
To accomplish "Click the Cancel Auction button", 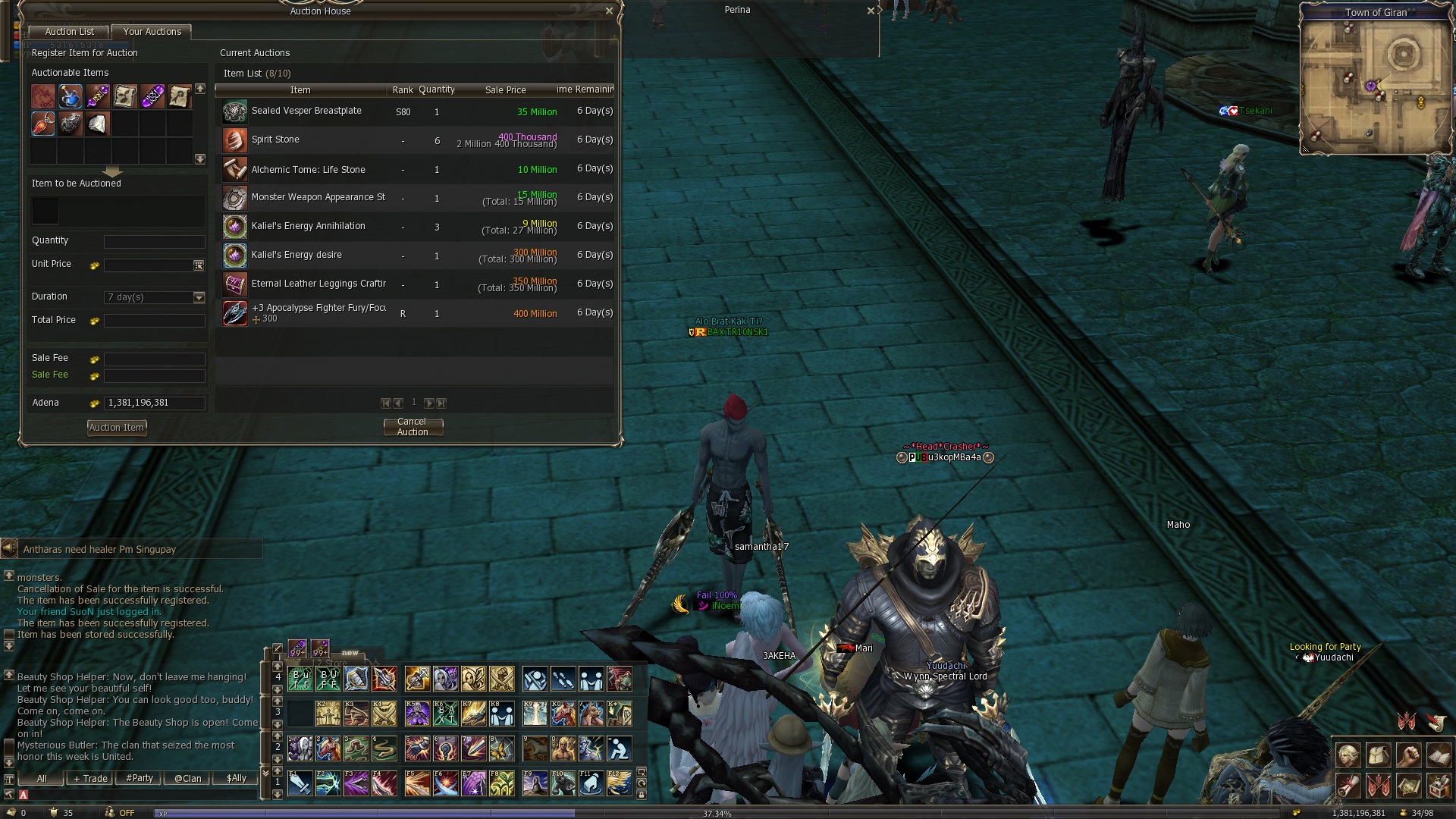I will 413,427.
